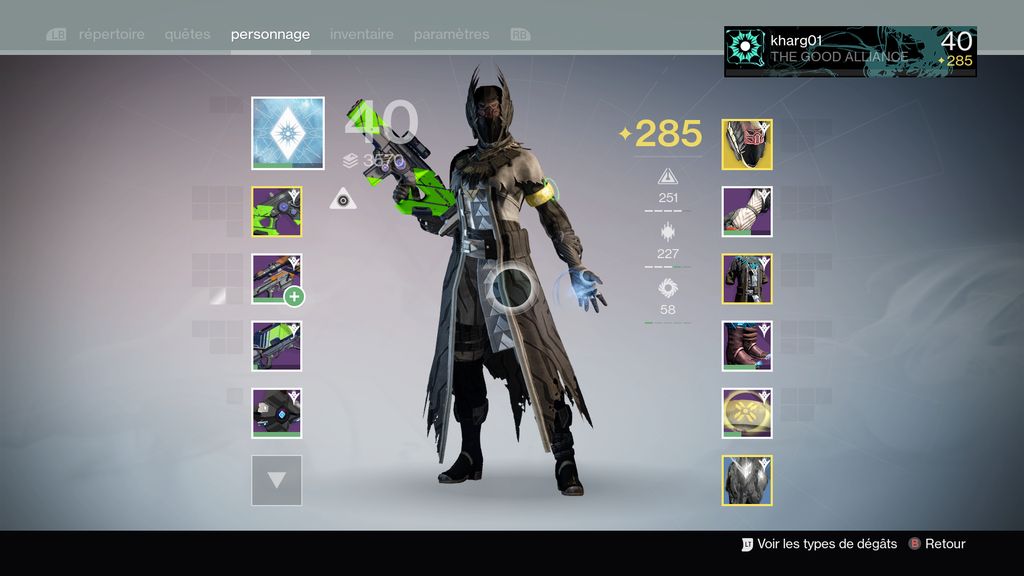Open the glowing yellow bond class item slot
The width and height of the screenshot is (1024, 576).
pos(747,413)
